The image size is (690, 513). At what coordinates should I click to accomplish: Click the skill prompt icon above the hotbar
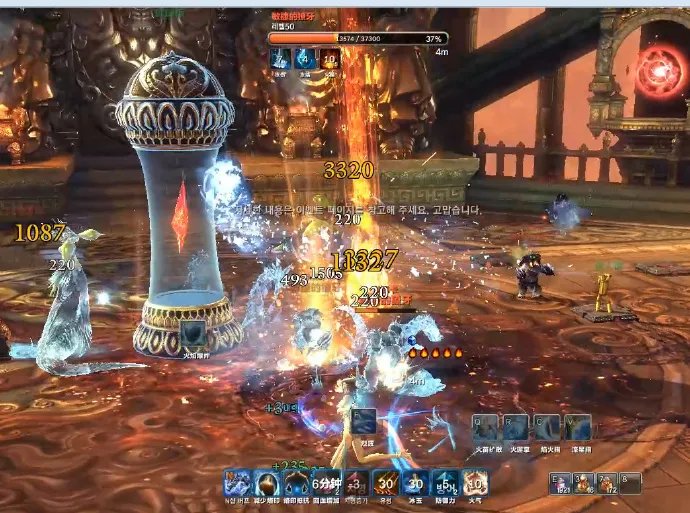pyautogui.click(x=365, y=422)
